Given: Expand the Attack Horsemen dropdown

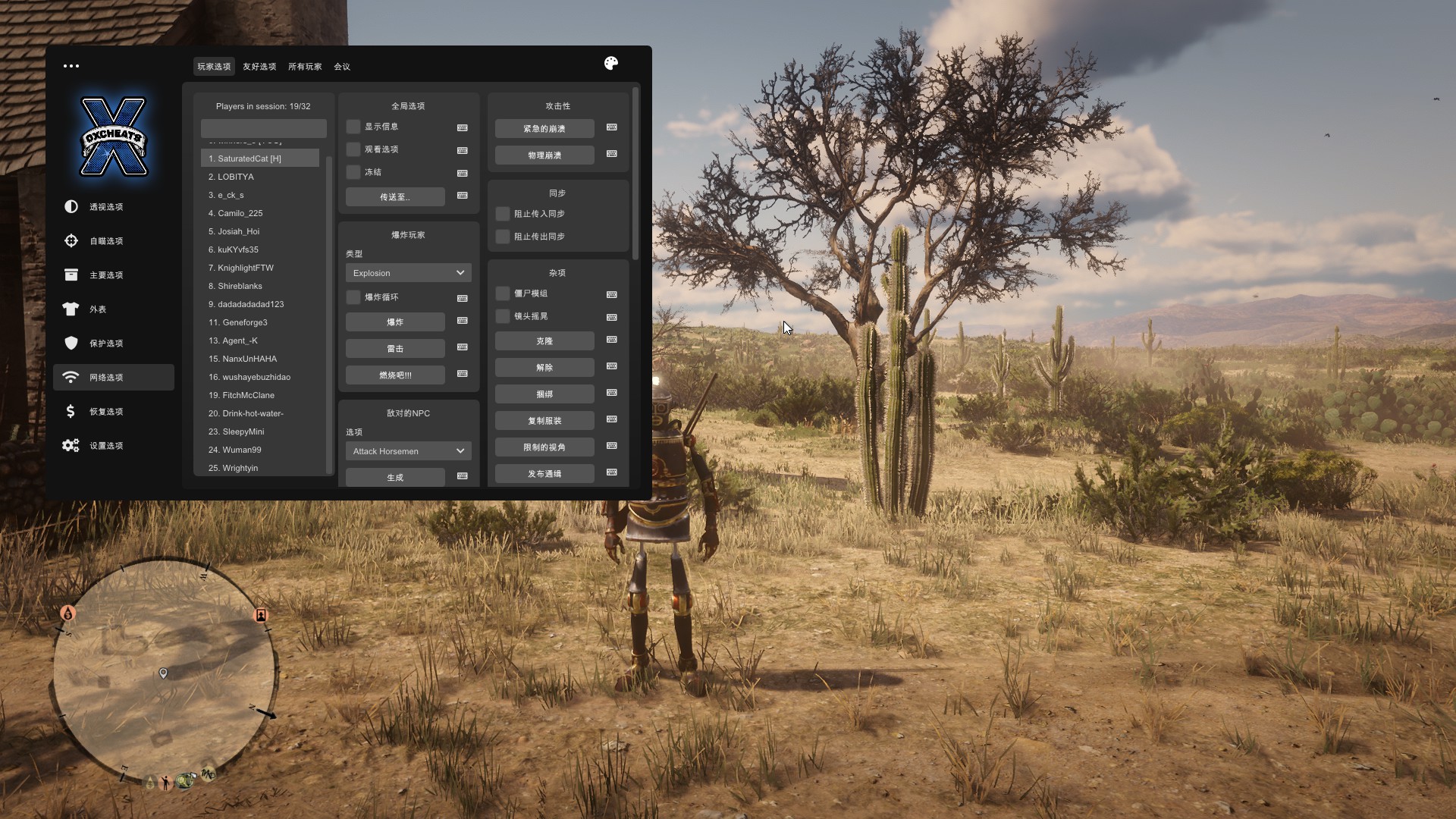Looking at the screenshot, I should (408, 451).
